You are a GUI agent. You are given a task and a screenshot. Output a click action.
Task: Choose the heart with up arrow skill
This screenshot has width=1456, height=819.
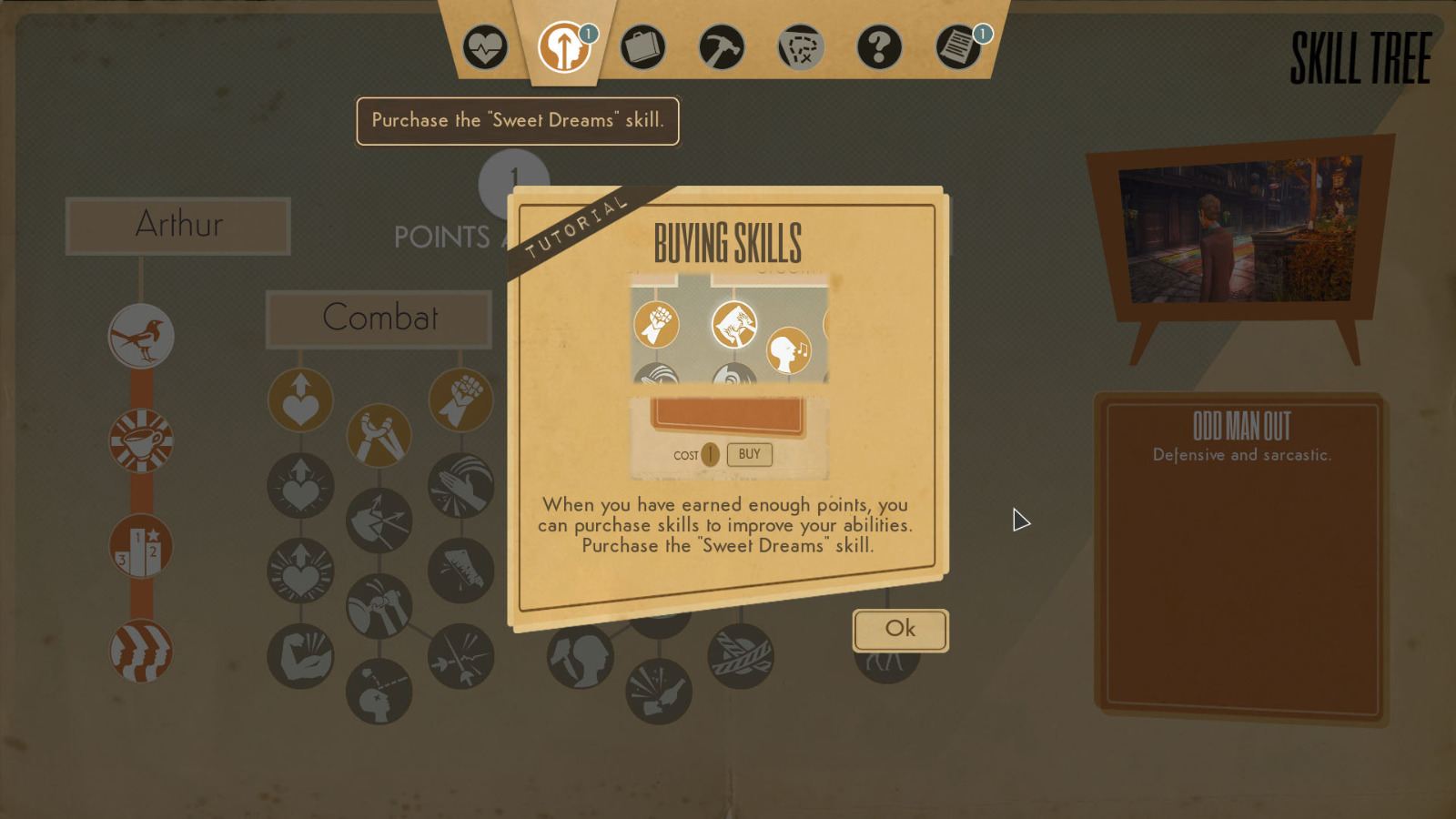(300, 400)
